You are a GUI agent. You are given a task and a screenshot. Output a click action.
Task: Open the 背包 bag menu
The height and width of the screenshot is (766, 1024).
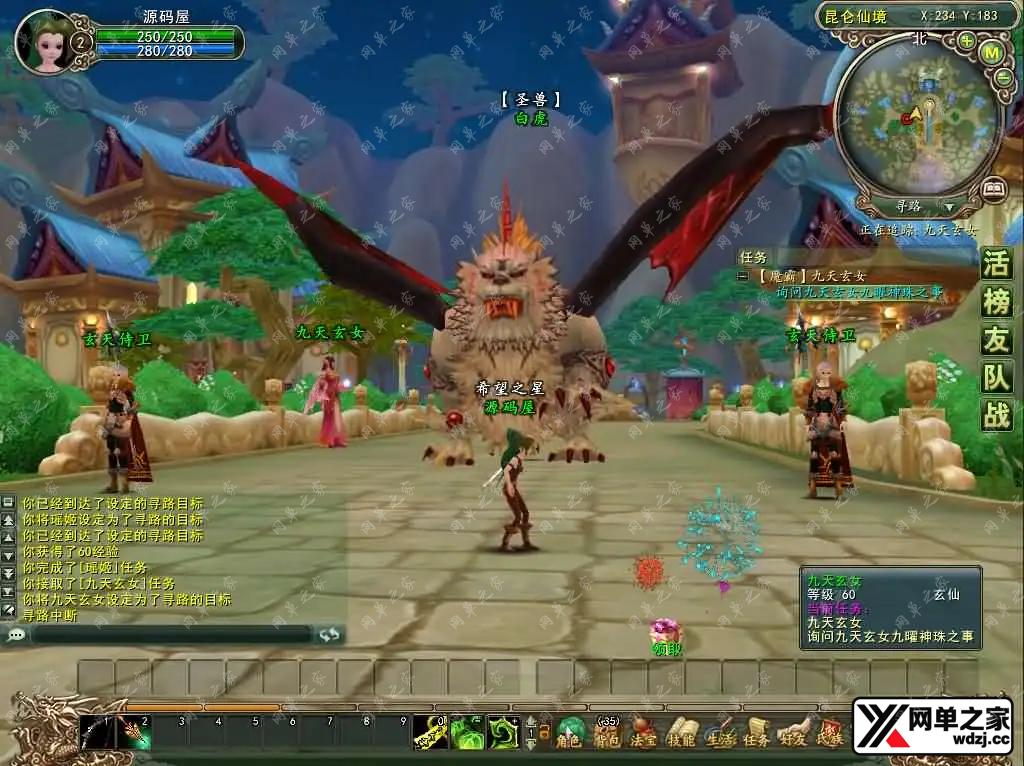point(607,733)
